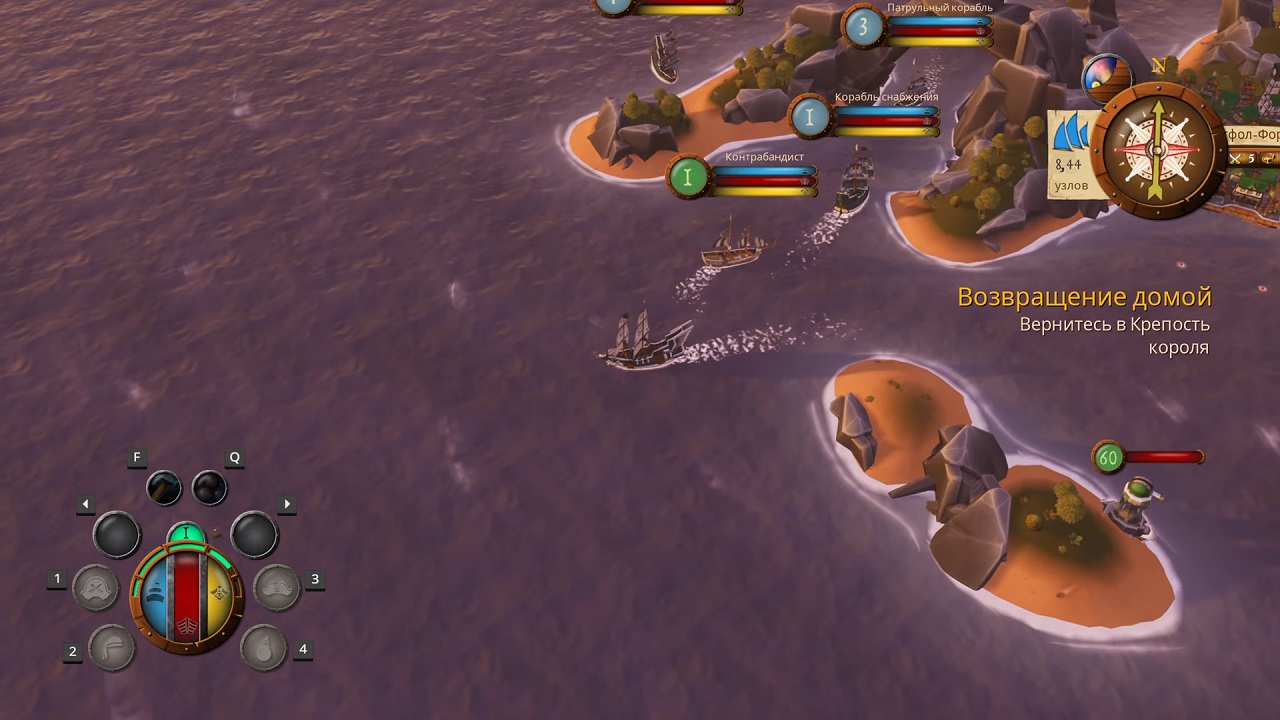Screen dimensions: 1280x720
Task: Select the grapeshot ammo bound to Q
Action: point(208,488)
